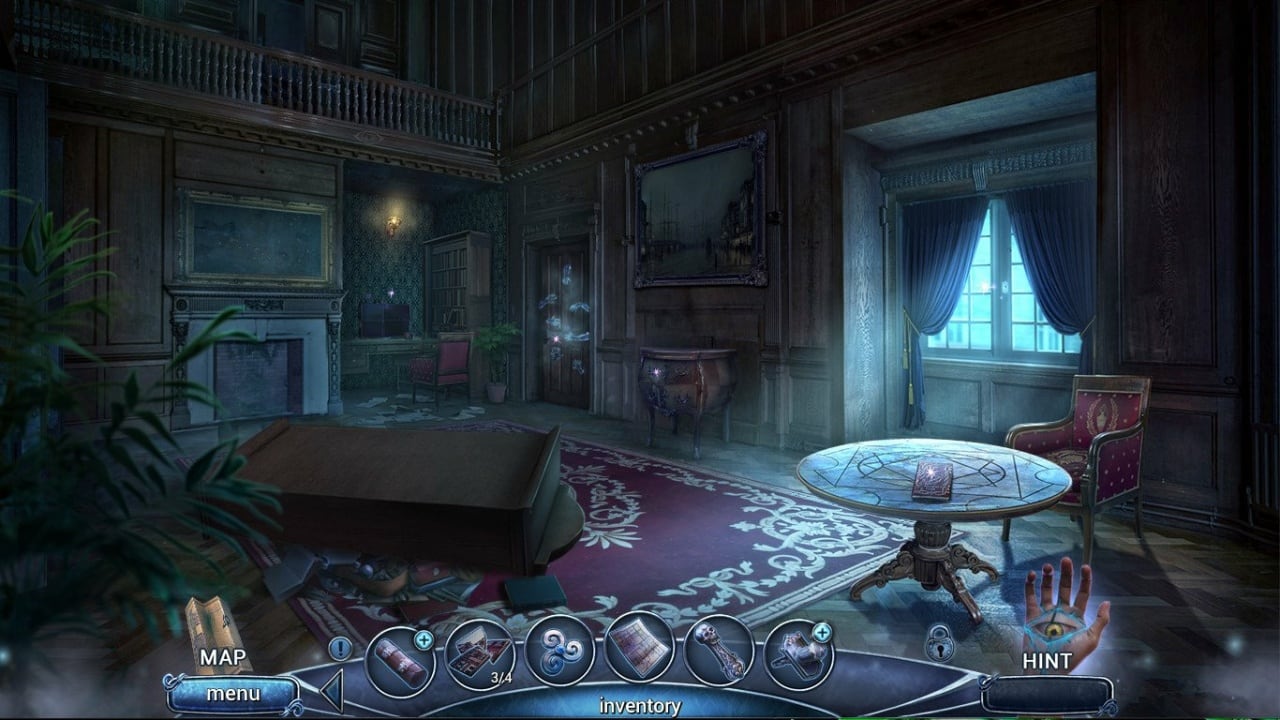Select the skull-topped key inventory item
The height and width of the screenshot is (720, 1280).
pos(719,650)
